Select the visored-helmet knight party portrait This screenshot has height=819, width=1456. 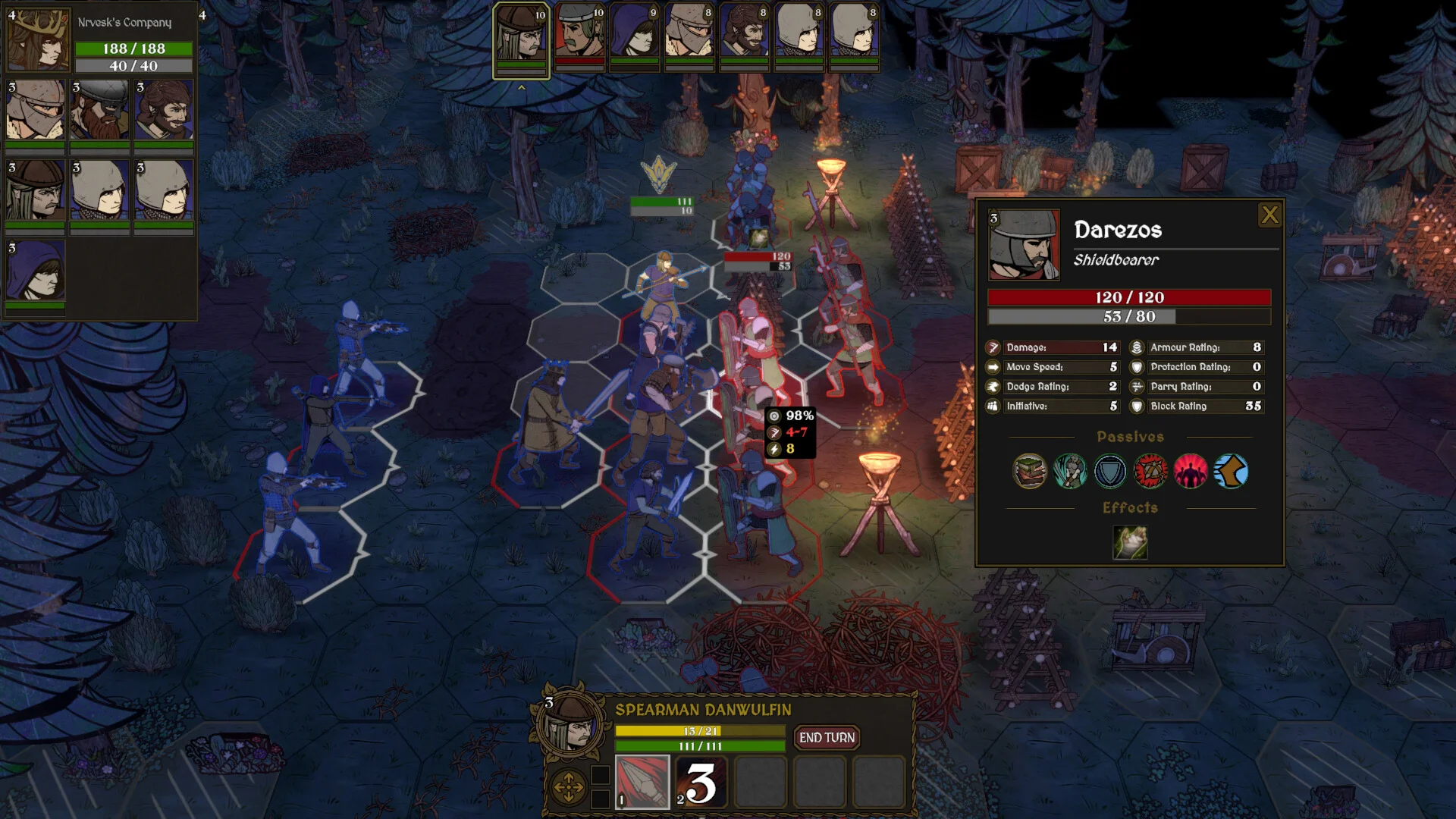tap(36, 111)
